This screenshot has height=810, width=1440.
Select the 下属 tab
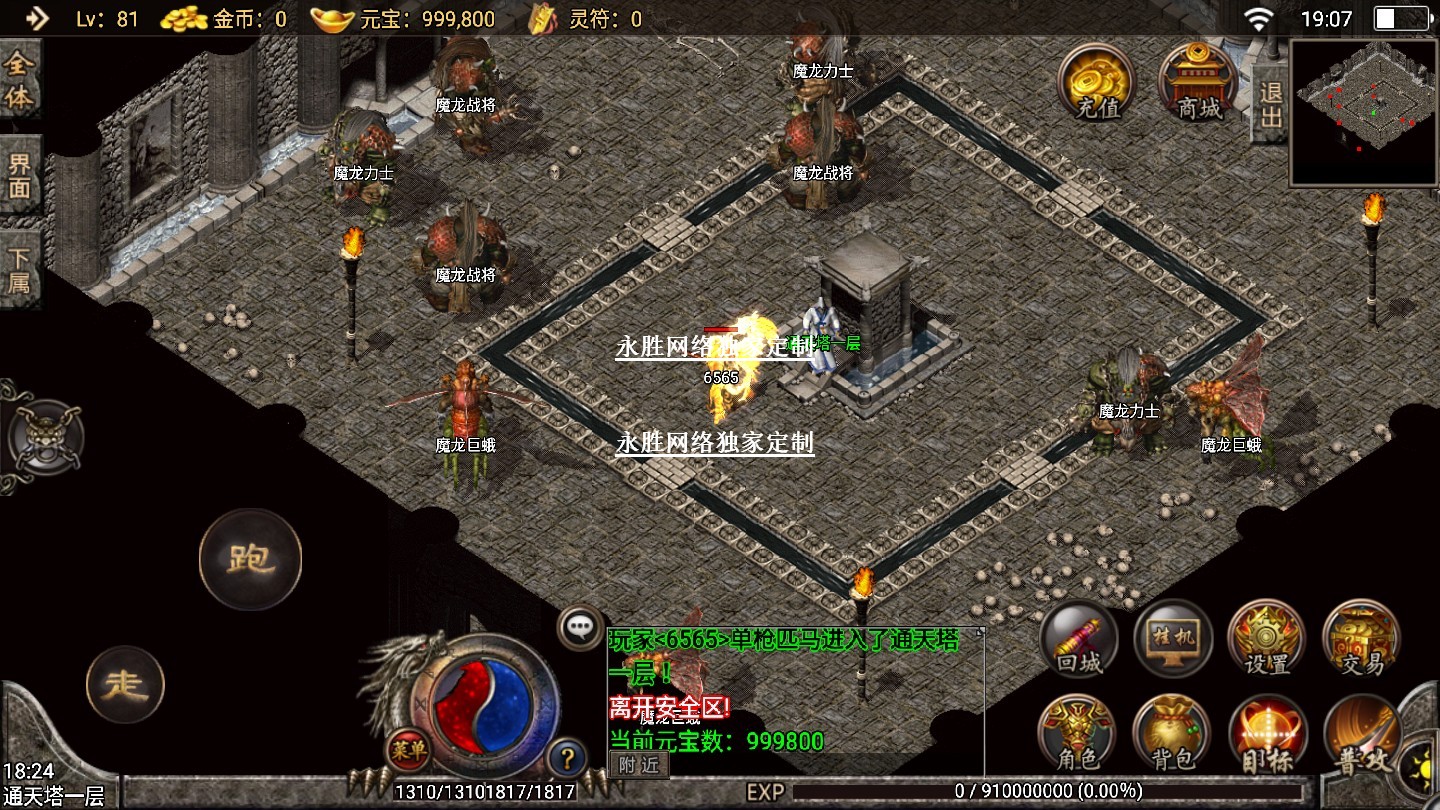(20, 268)
